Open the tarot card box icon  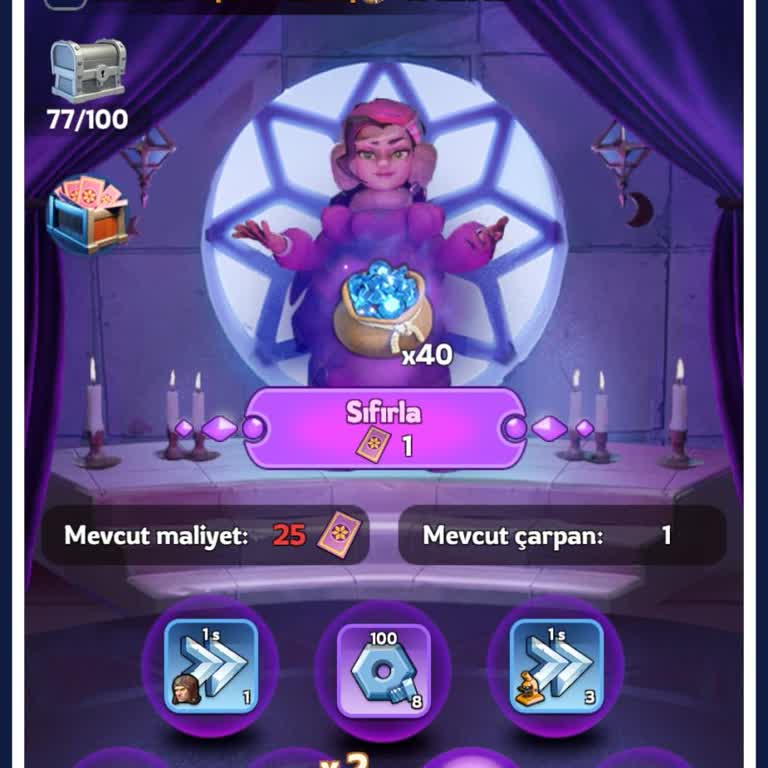pos(87,214)
